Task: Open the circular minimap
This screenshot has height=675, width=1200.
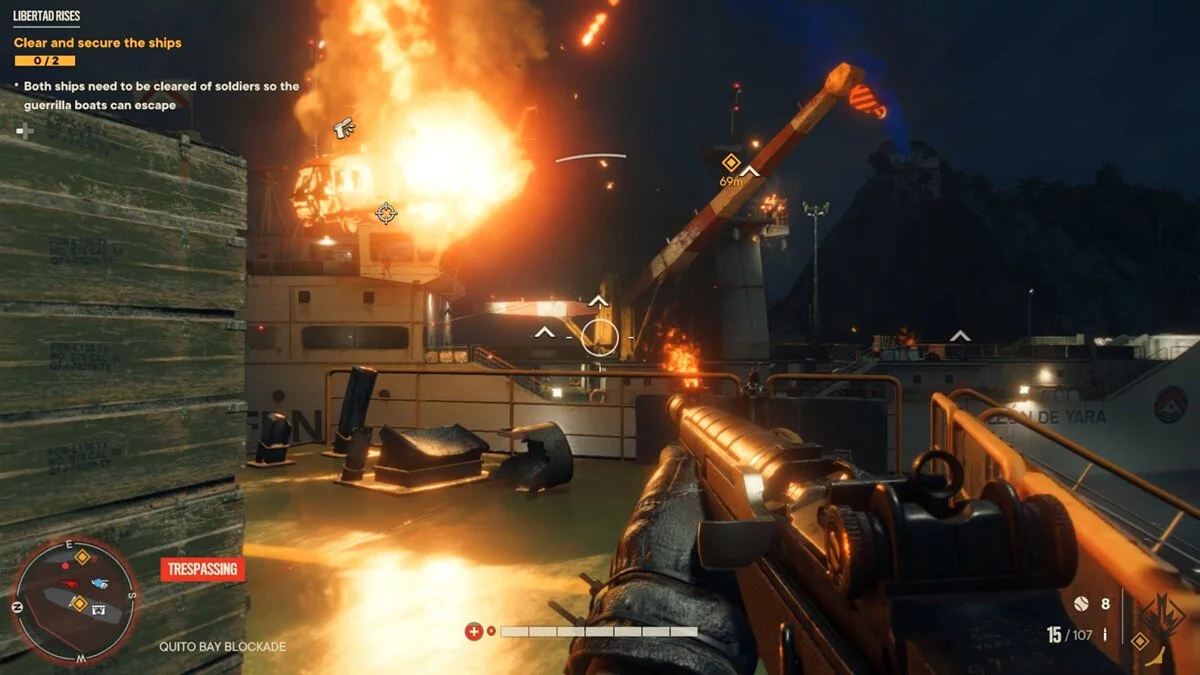Action: tap(75, 602)
